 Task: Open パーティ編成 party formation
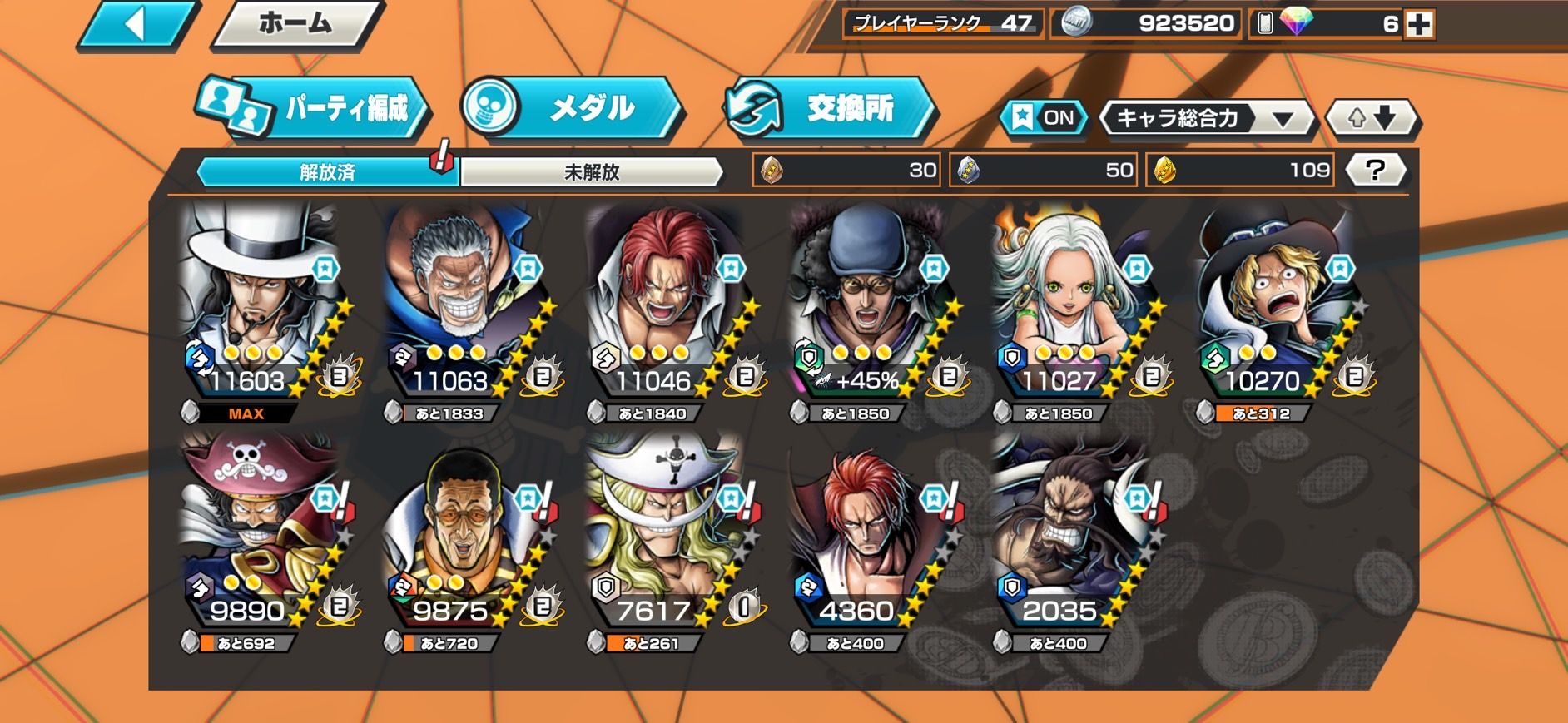pos(314,108)
